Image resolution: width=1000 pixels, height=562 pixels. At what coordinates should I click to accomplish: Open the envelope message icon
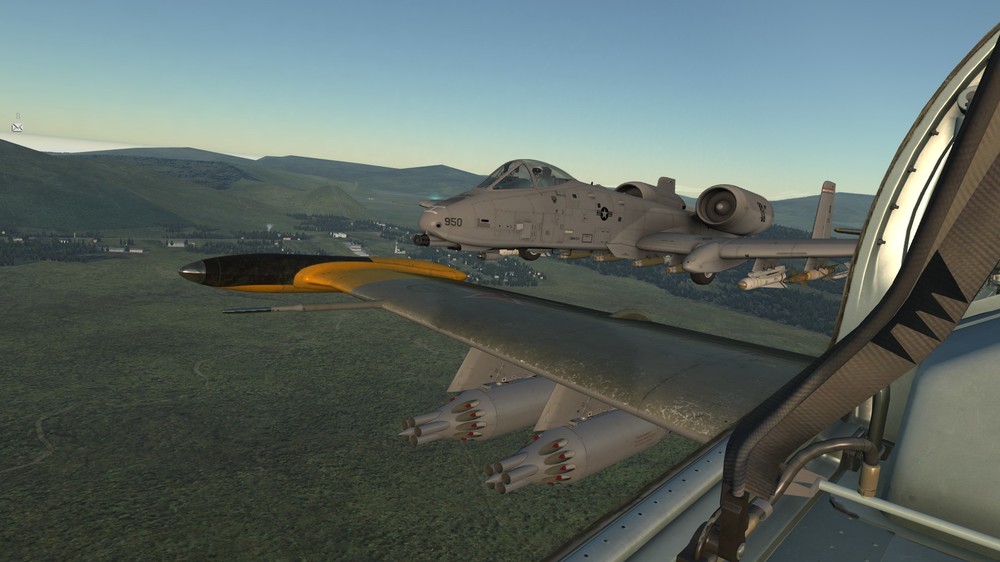click(17, 127)
